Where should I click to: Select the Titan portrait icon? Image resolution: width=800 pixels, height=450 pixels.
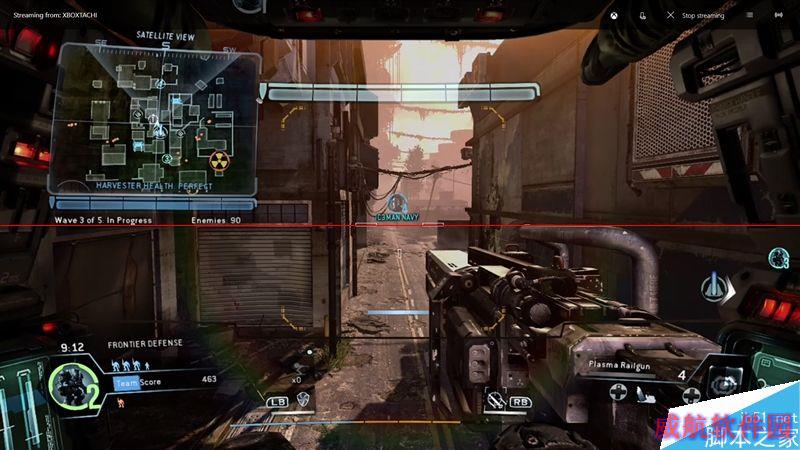pos(71,385)
